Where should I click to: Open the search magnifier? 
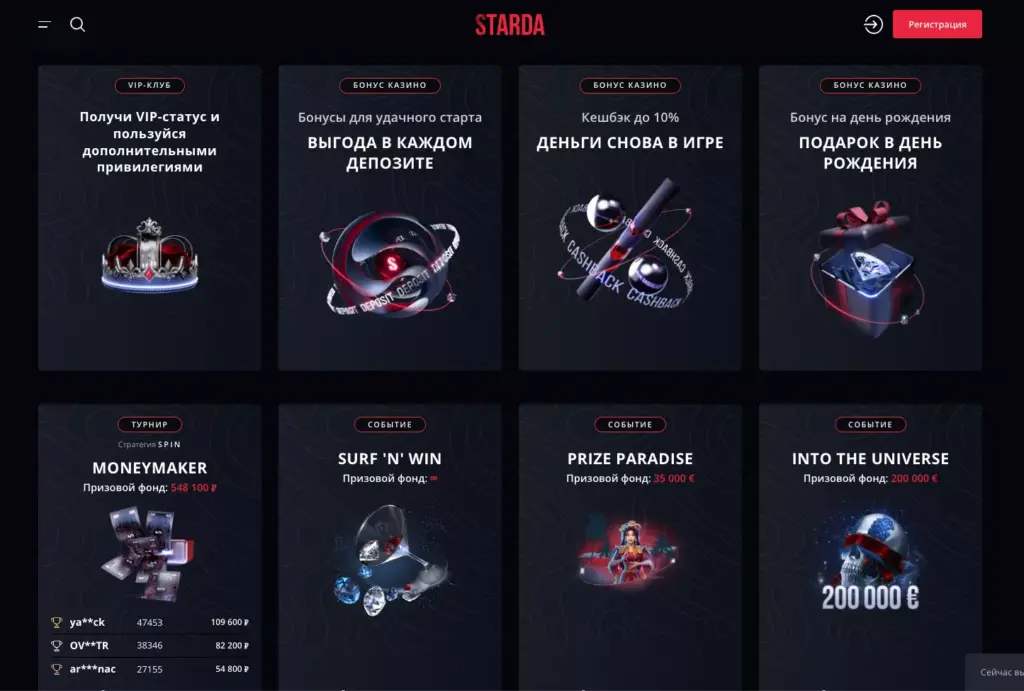78,25
